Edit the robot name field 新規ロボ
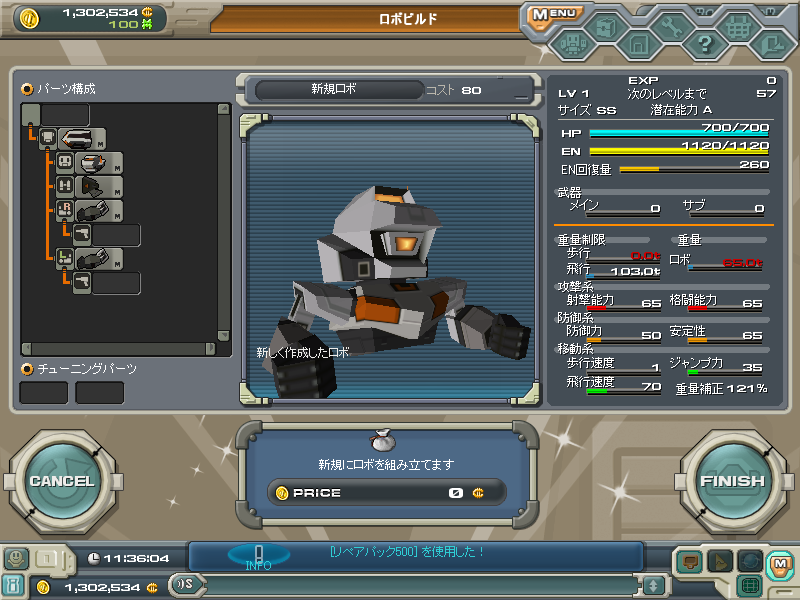 (333, 90)
